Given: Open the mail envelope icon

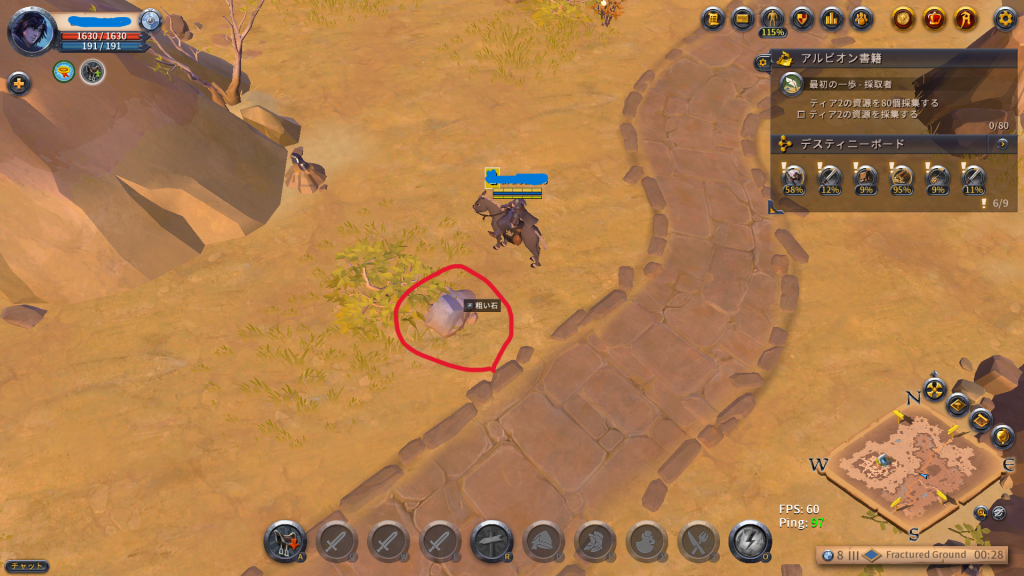Looking at the screenshot, I should tap(742, 18).
